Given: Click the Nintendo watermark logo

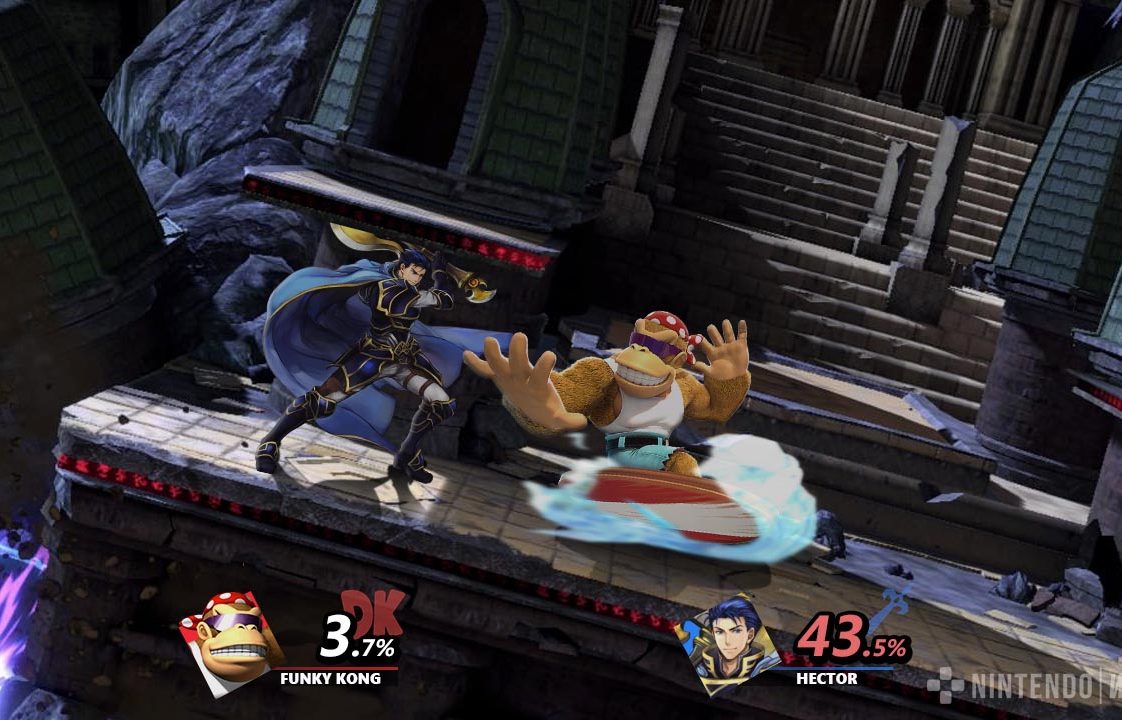Looking at the screenshot, I should [1020, 686].
